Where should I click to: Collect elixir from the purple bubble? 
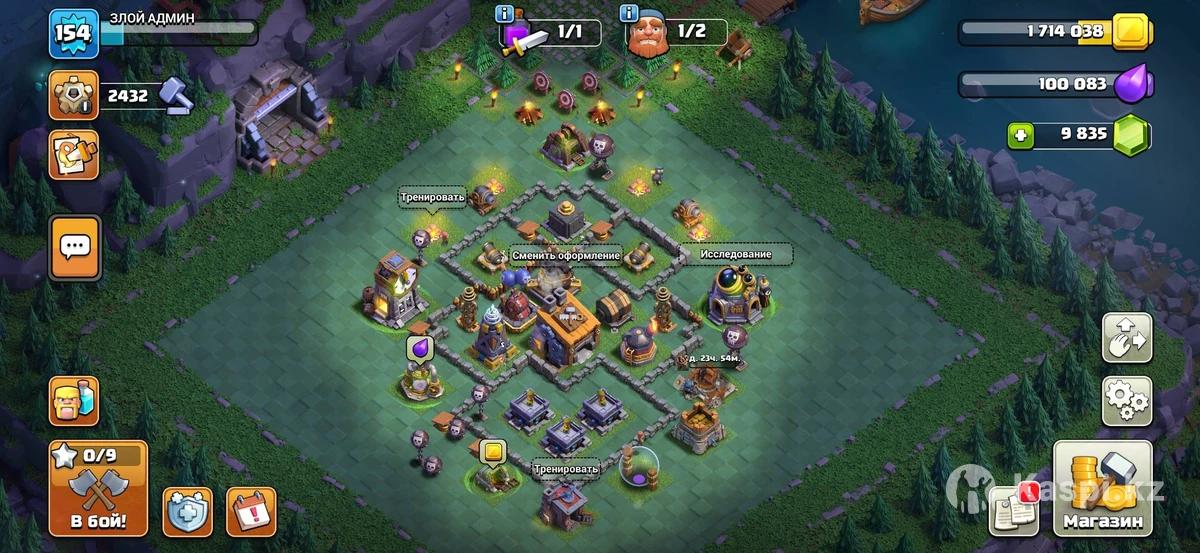point(419,349)
